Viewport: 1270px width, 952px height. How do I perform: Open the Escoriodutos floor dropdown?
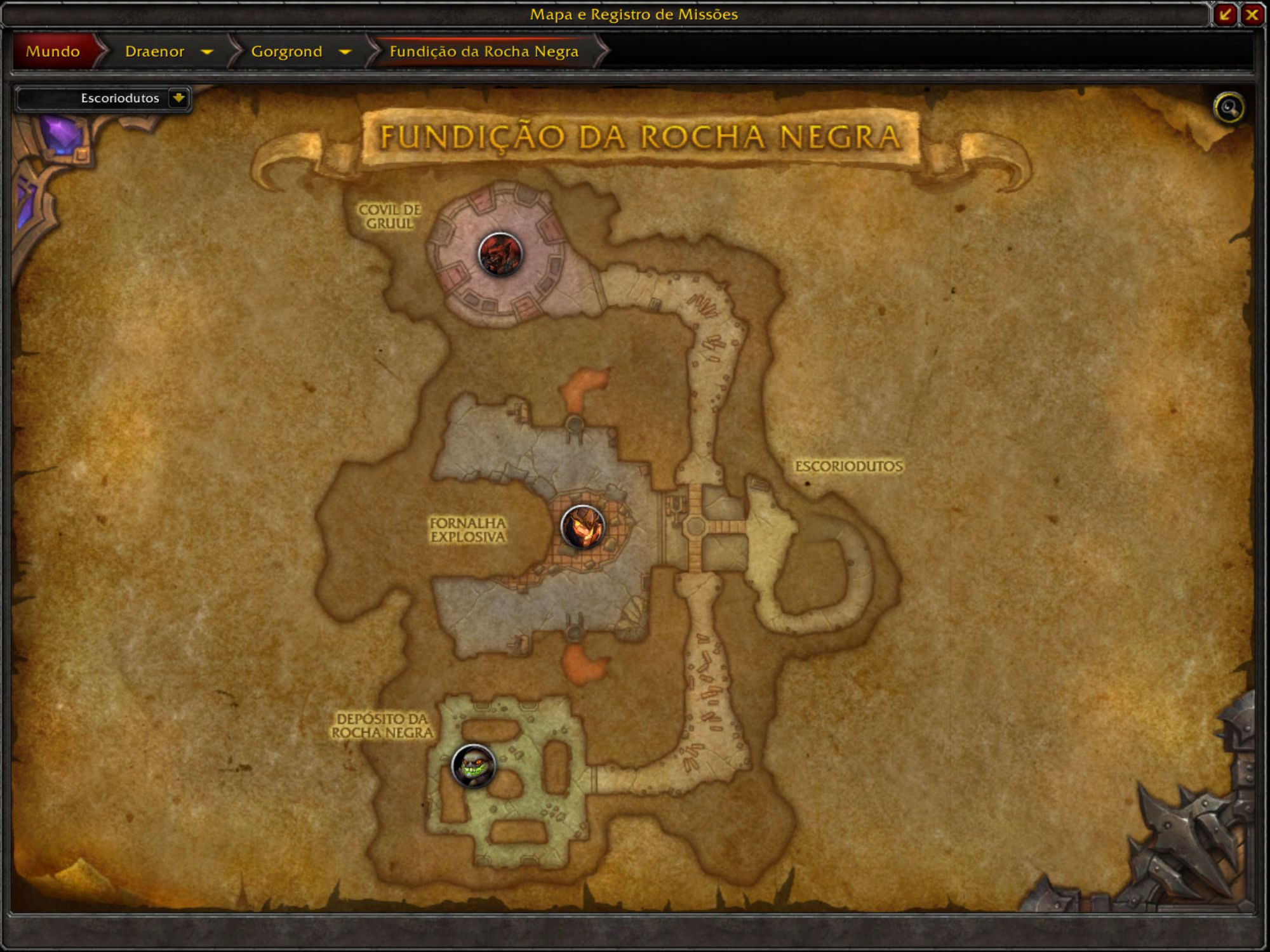tap(178, 98)
